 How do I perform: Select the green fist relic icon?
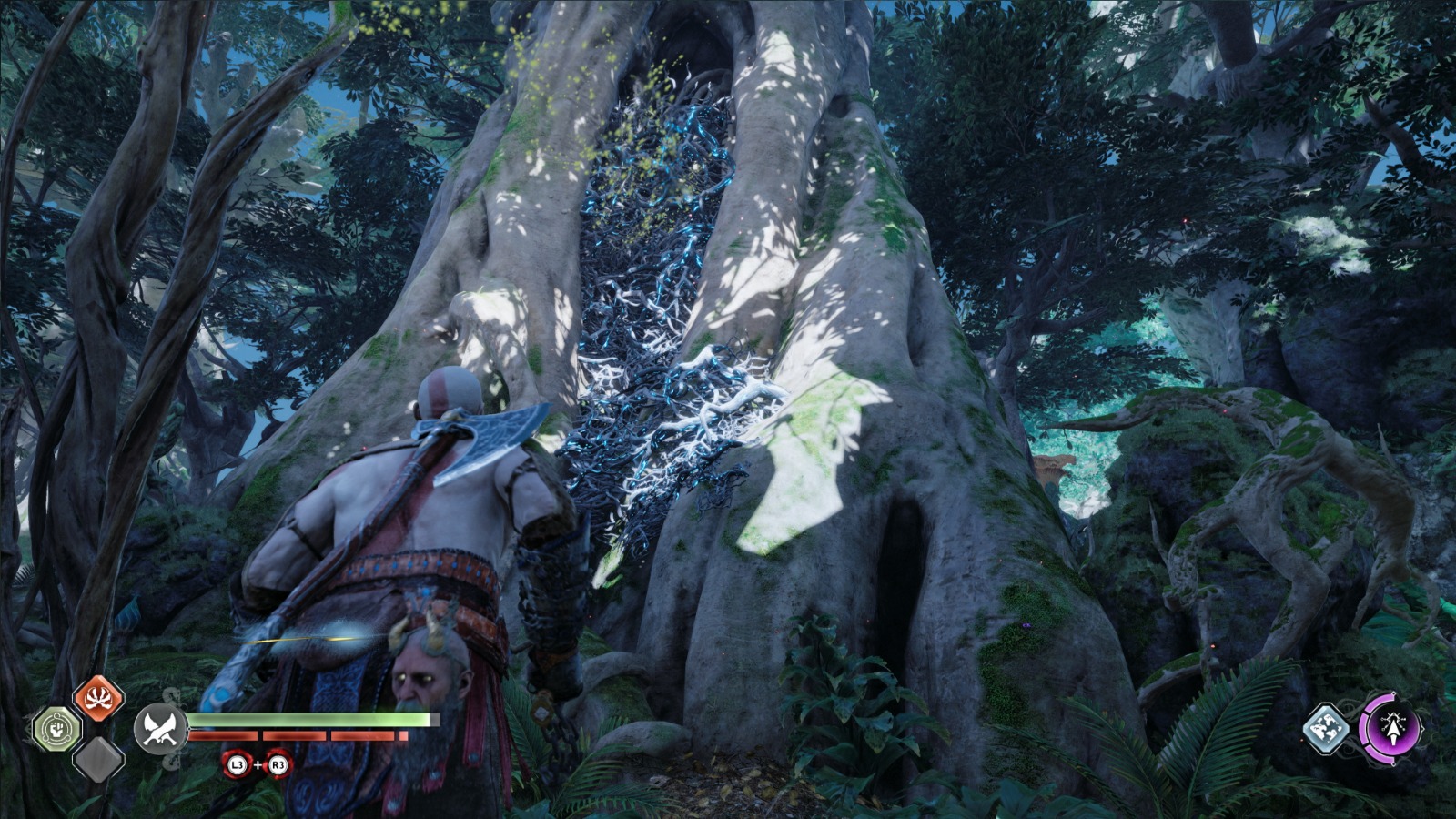(x=57, y=729)
